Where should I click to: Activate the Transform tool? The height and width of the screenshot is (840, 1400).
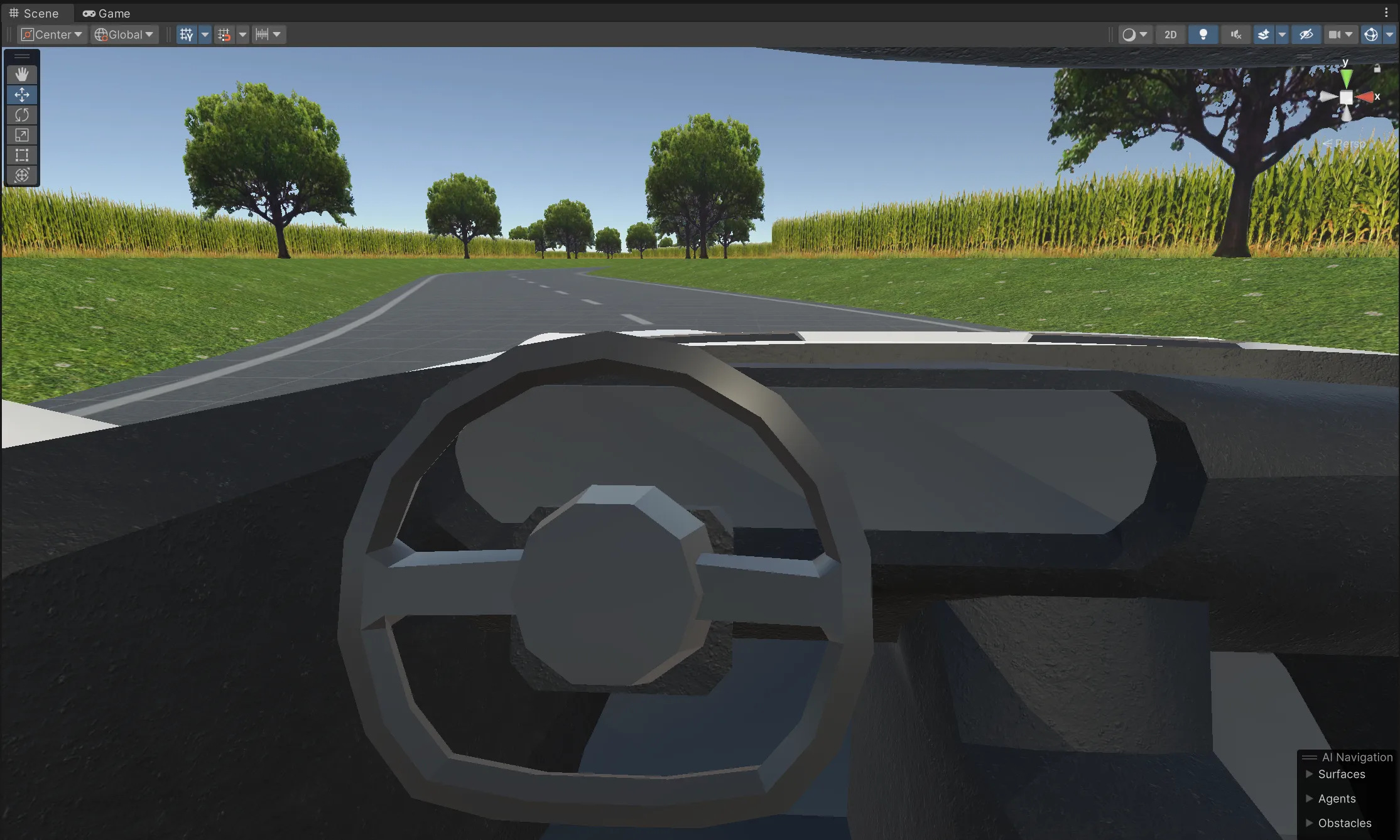click(22, 176)
